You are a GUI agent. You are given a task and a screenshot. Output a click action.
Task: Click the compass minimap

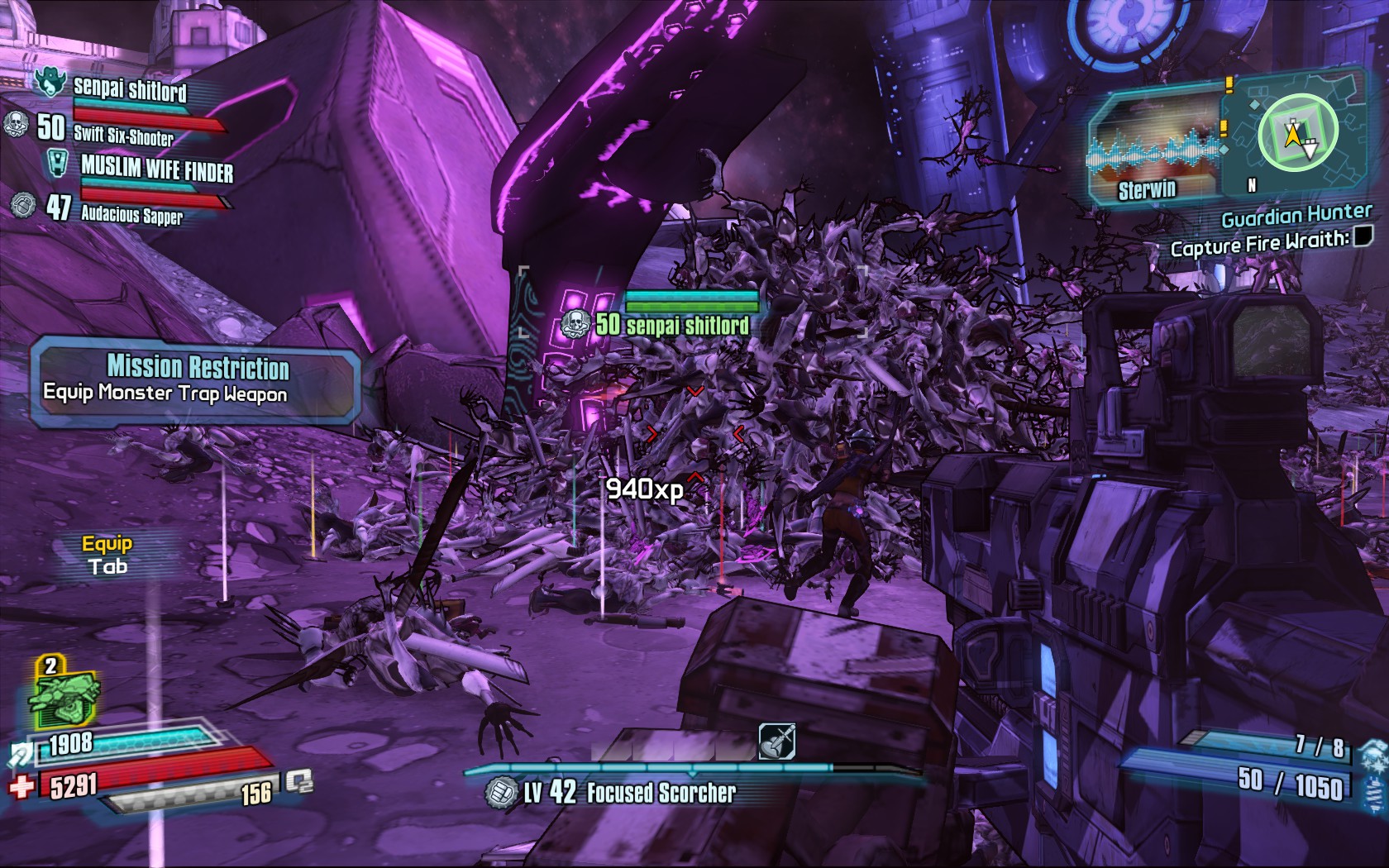click(1296, 133)
